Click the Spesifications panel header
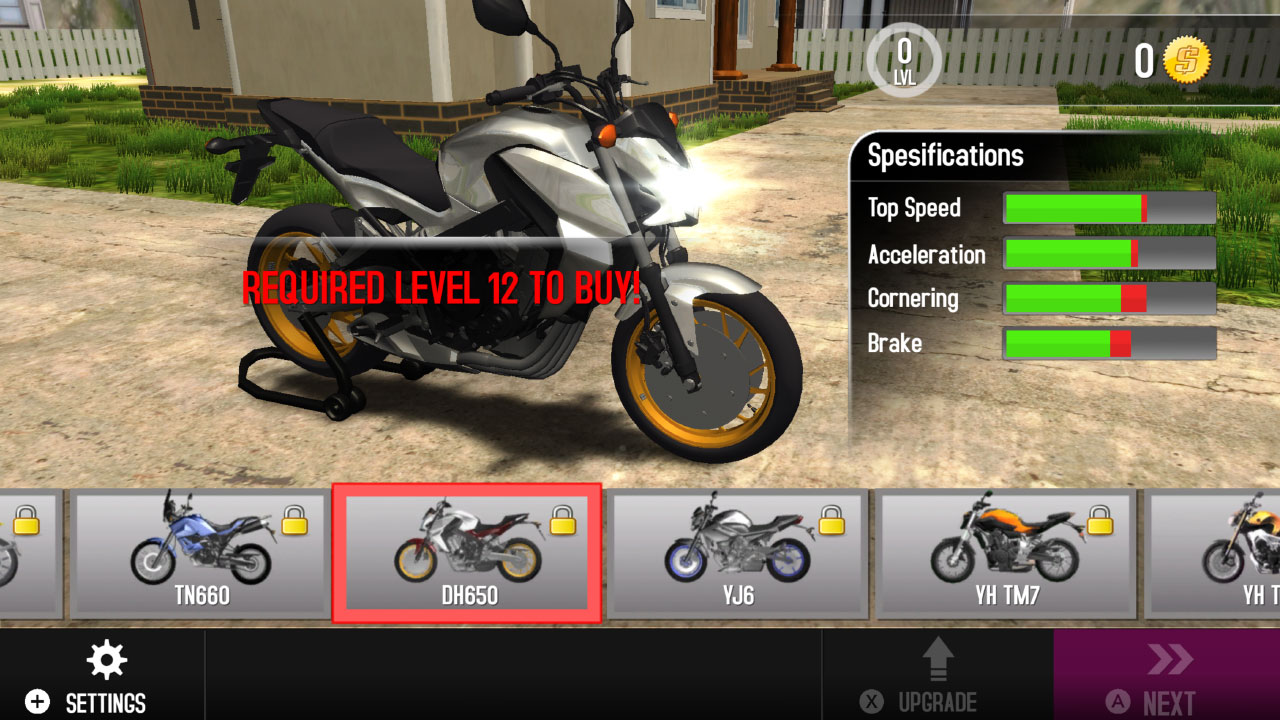Viewport: 1280px width, 720px height. [947, 155]
